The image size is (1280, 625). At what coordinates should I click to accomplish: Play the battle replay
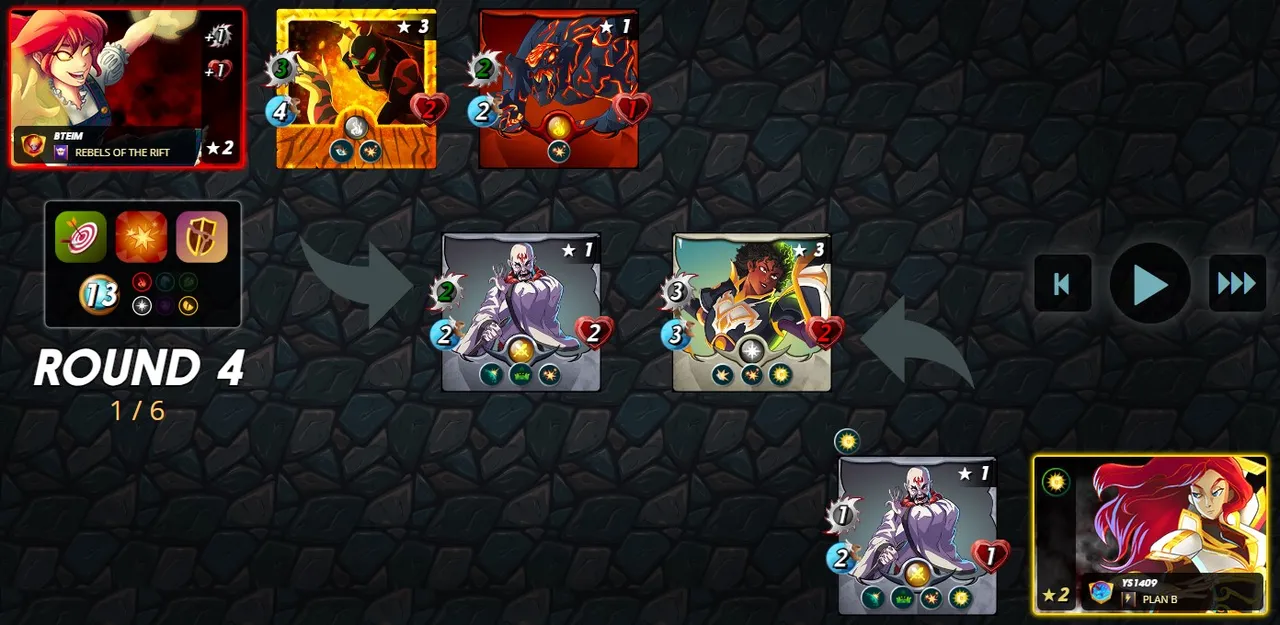[1149, 284]
